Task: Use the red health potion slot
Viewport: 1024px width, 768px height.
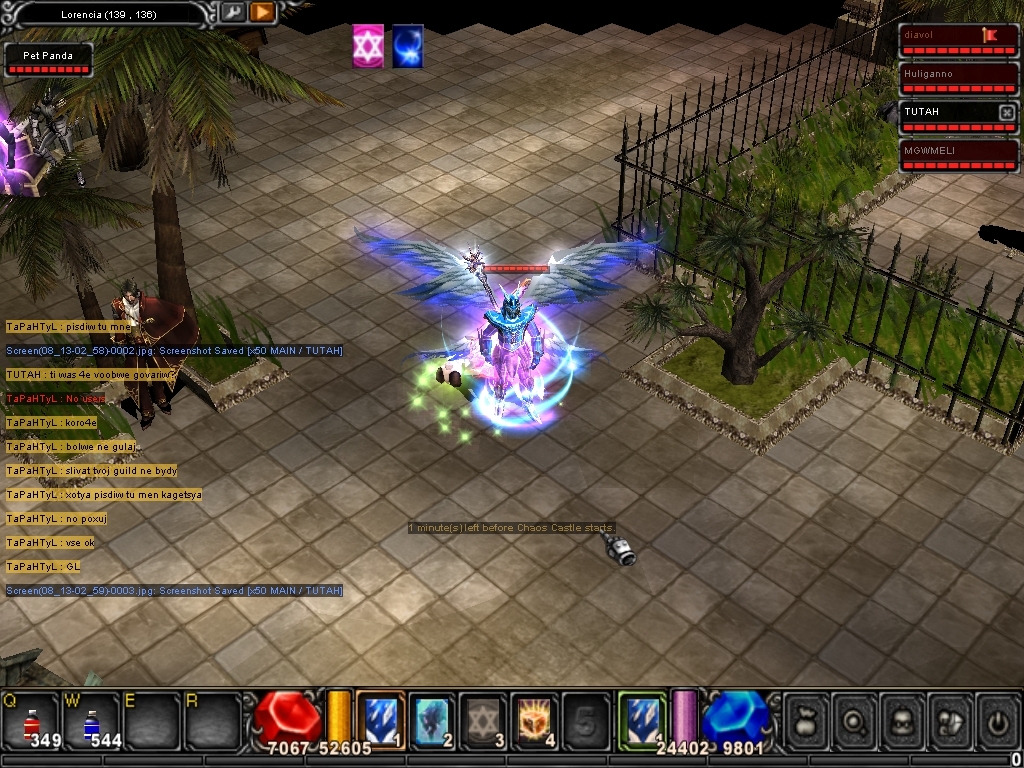Action: [31, 722]
